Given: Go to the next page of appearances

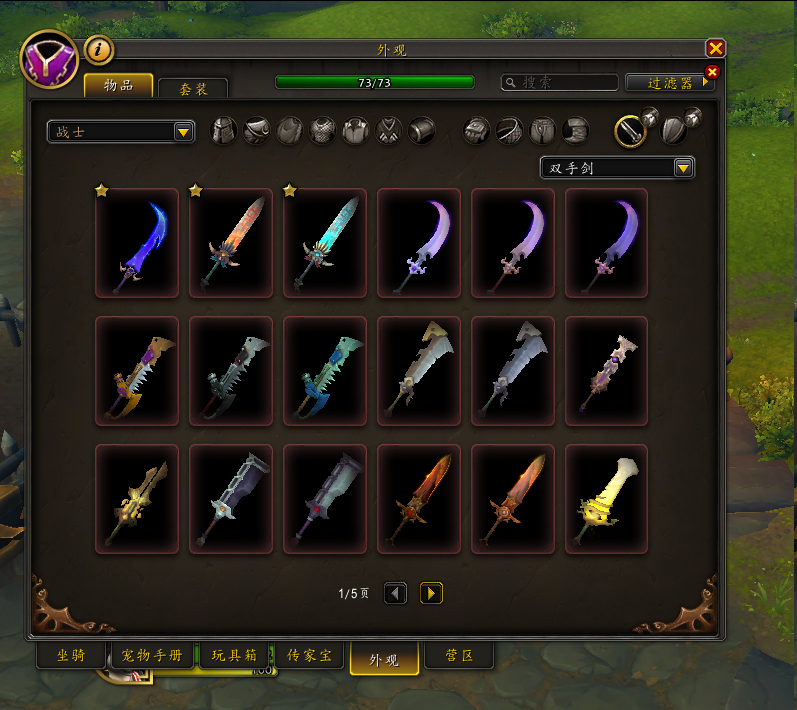Looking at the screenshot, I should click(431, 594).
